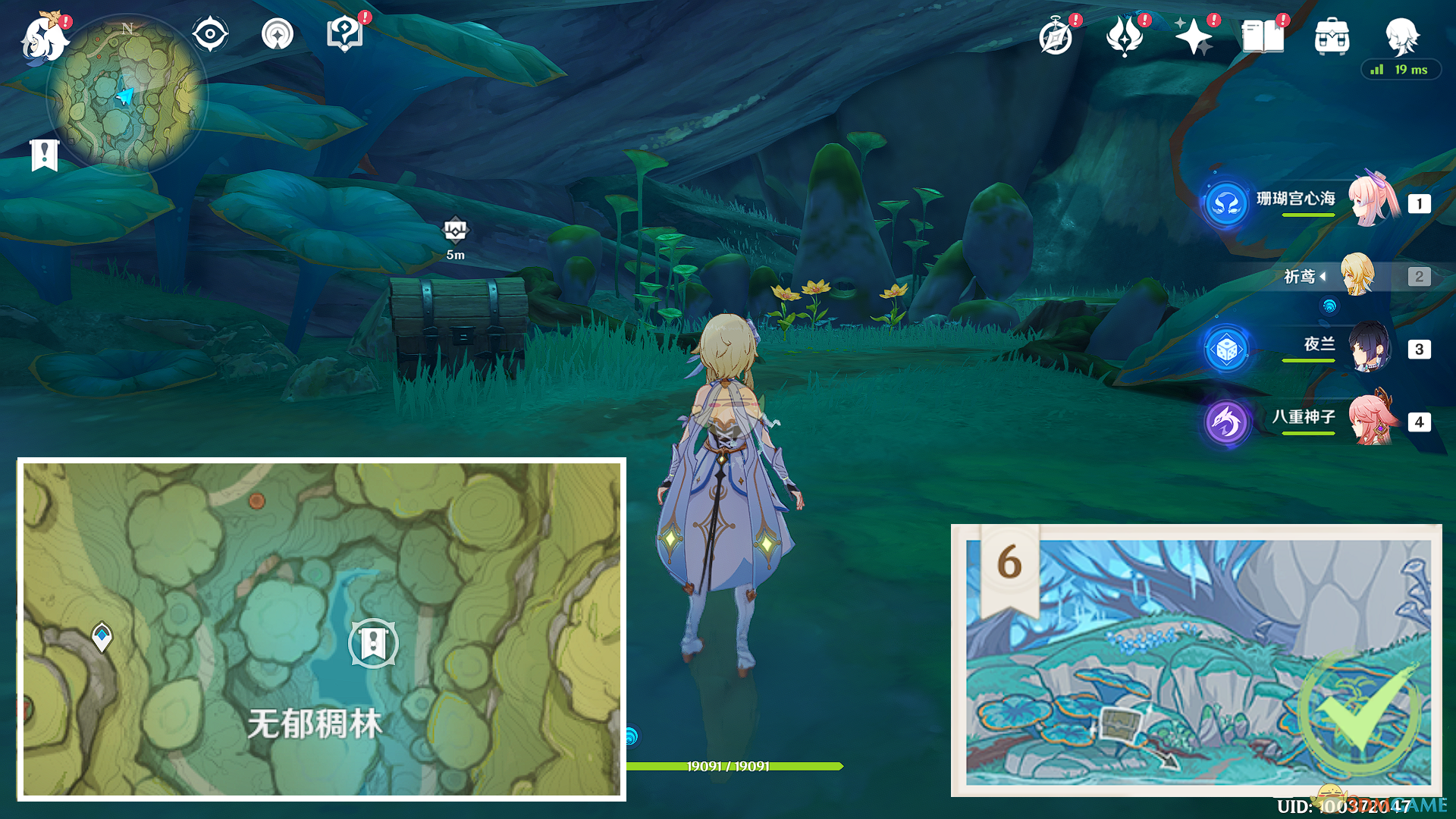
Task: Click the quest exclamation banner below minimap
Action: point(45,155)
